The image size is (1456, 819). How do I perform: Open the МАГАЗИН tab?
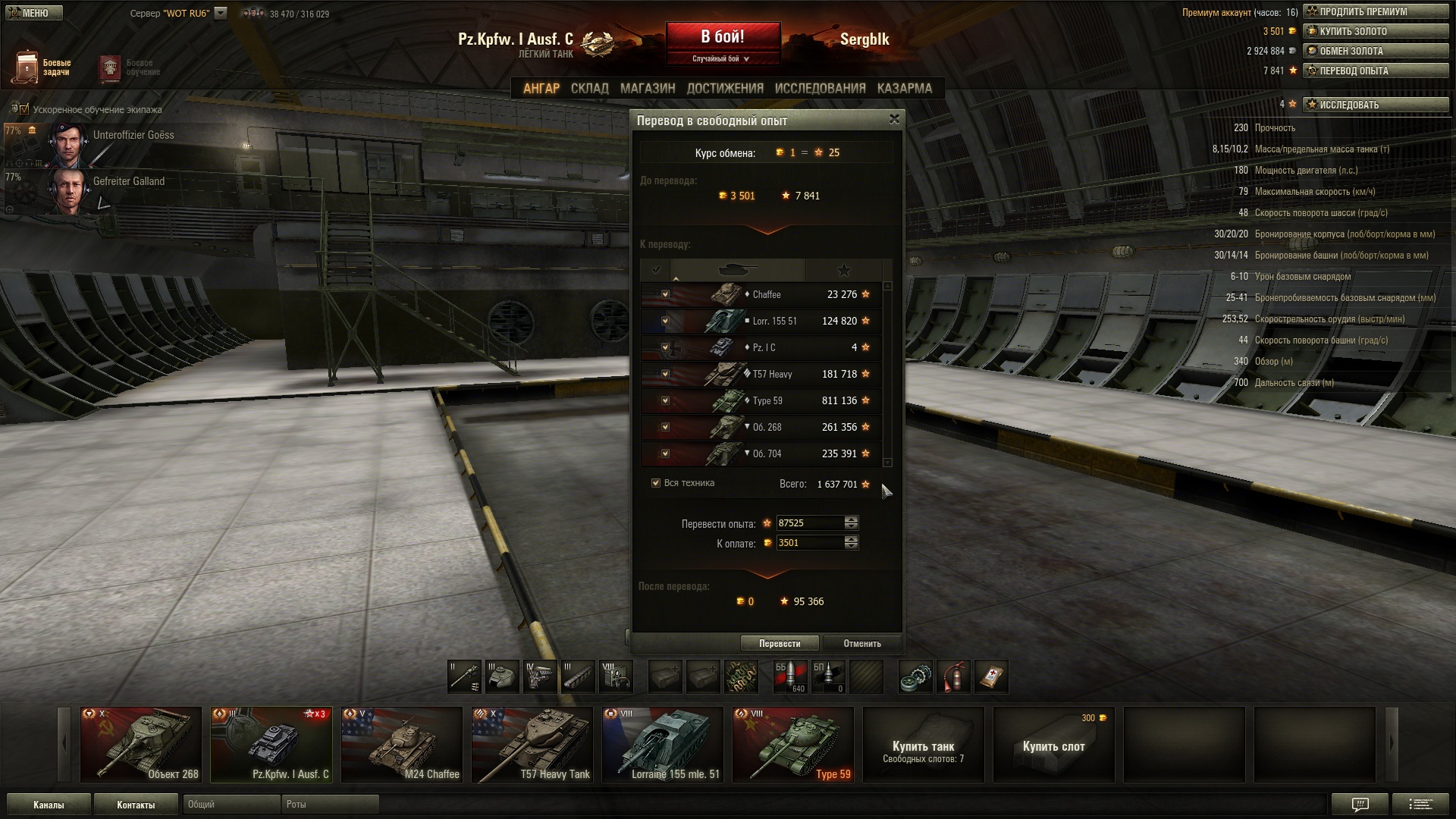[647, 88]
